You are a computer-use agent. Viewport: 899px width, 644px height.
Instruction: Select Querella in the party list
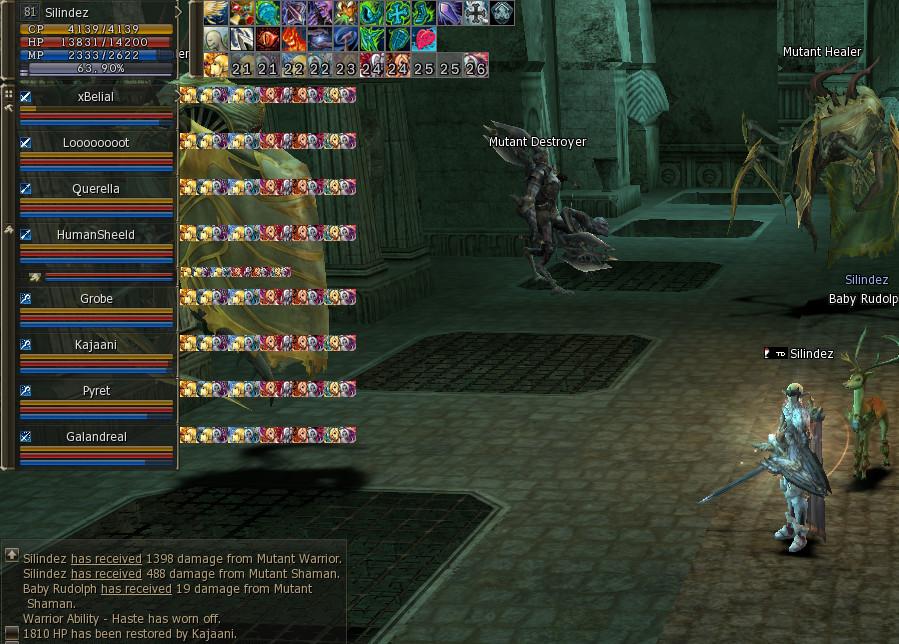pos(96,189)
